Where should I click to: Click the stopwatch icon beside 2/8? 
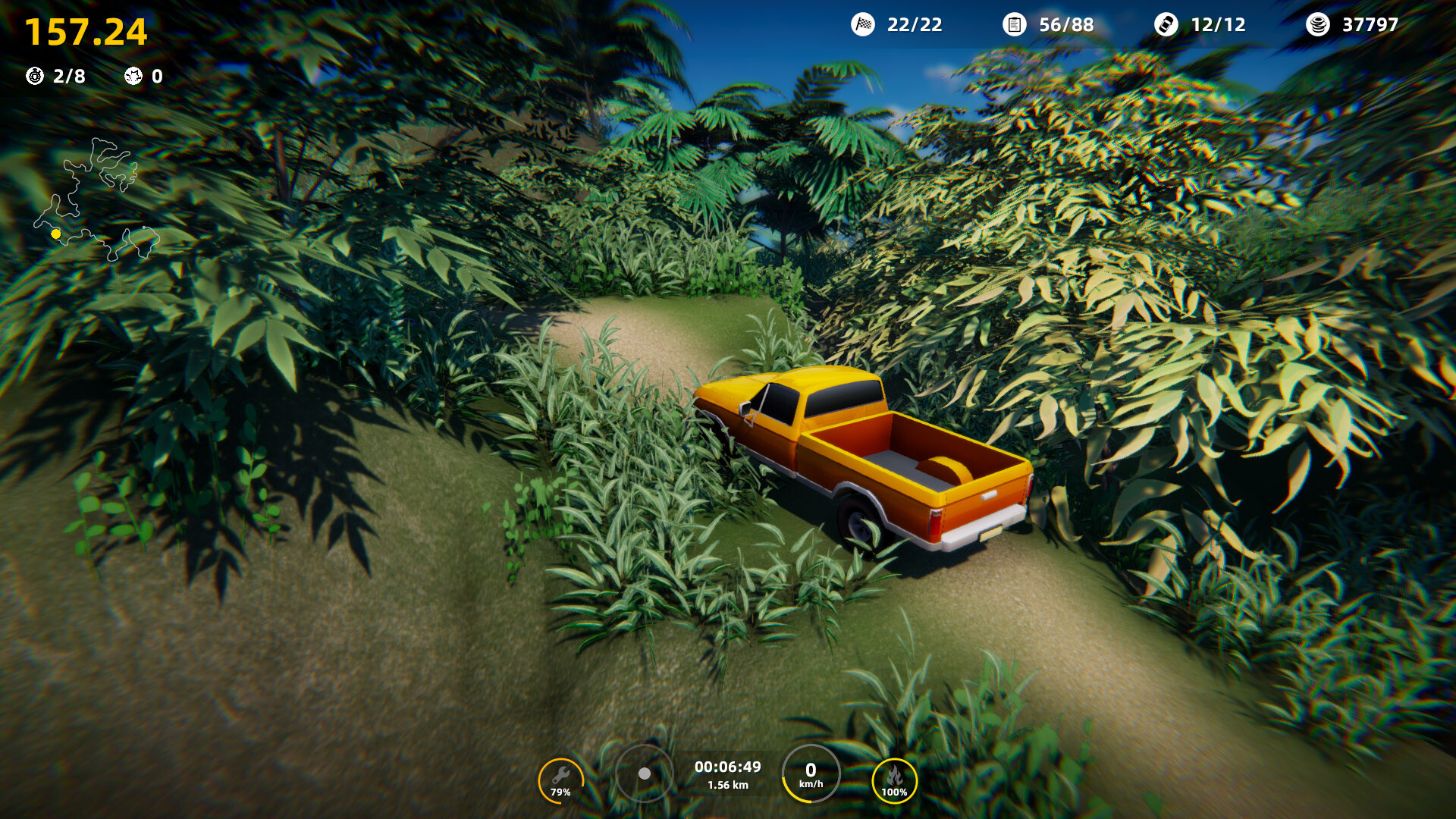(x=33, y=76)
